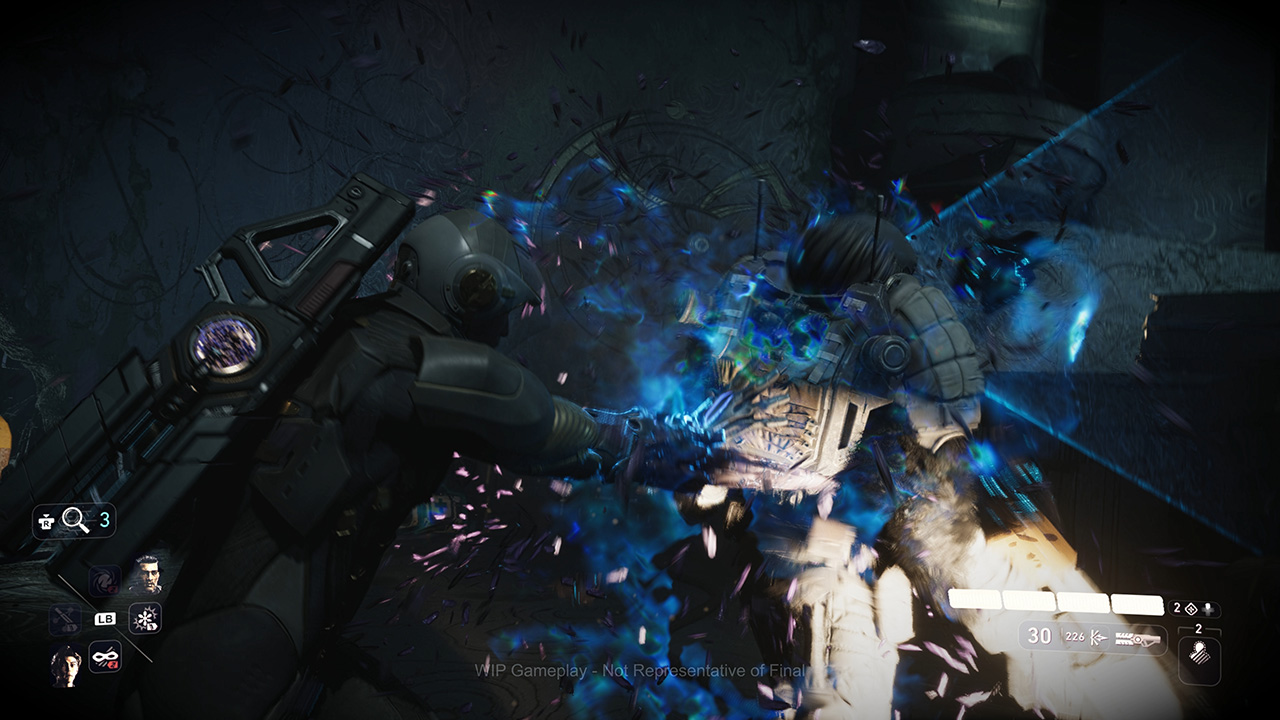Choose the dimmed crossed-tools ability
Viewport: 1280px width, 720px height.
tap(66, 620)
